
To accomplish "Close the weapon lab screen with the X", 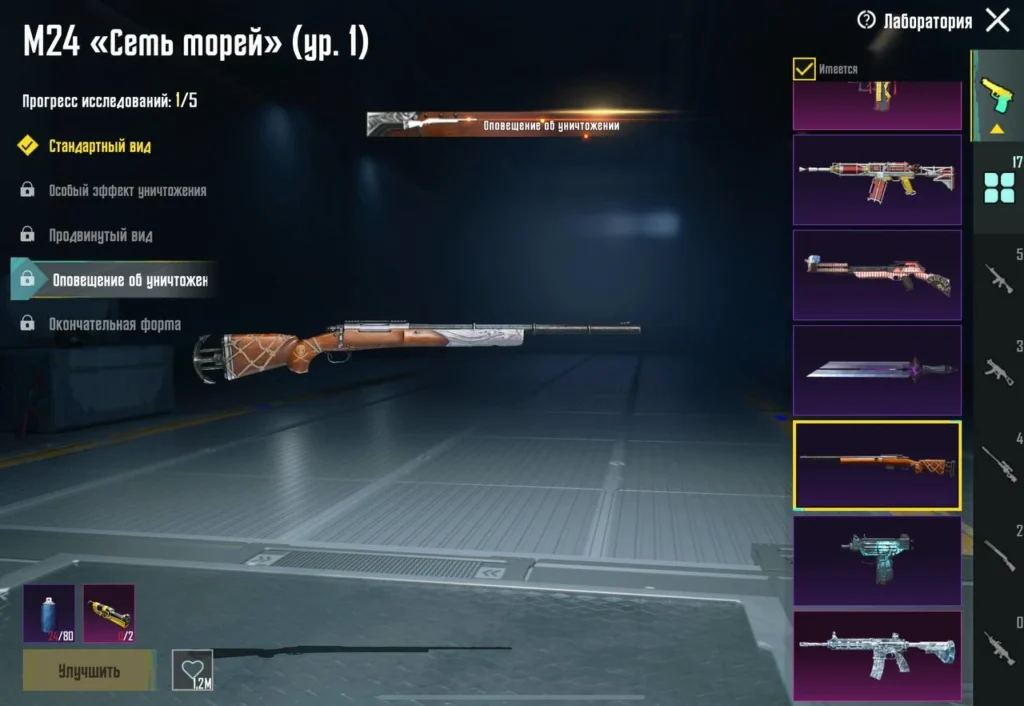I will (x=997, y=20).
